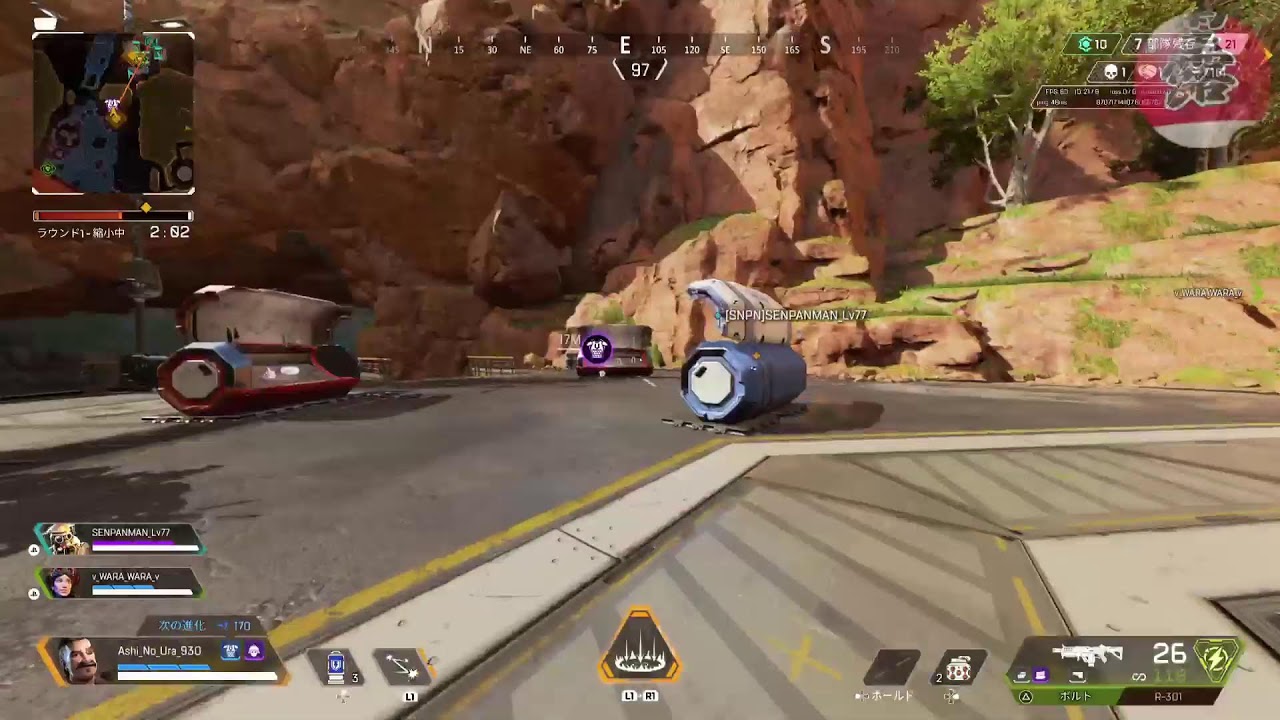
Task: Select teammate v_WARA_WARA_v's squad banner
Action: [x=120, y=582]
